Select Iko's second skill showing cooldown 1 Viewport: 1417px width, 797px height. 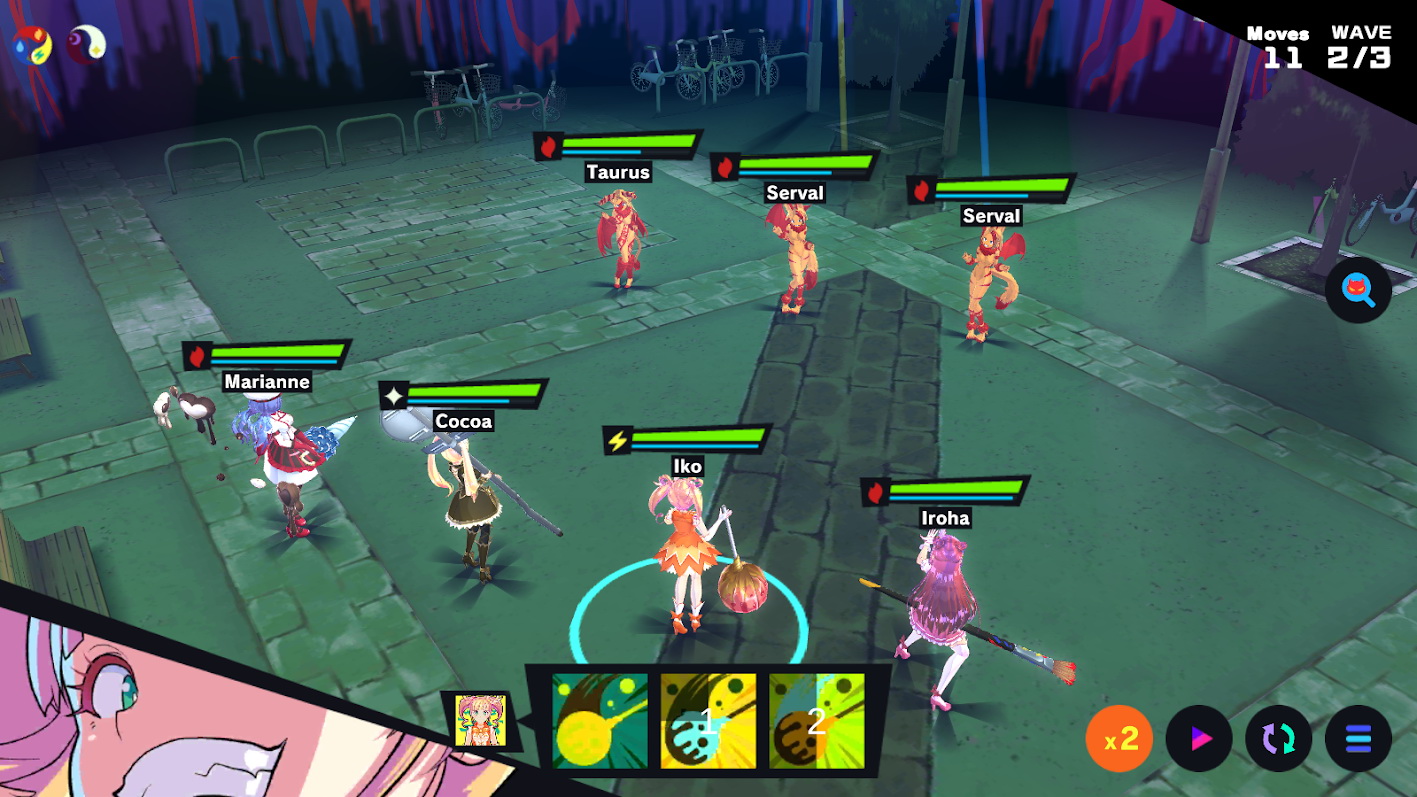pos(708,721)
